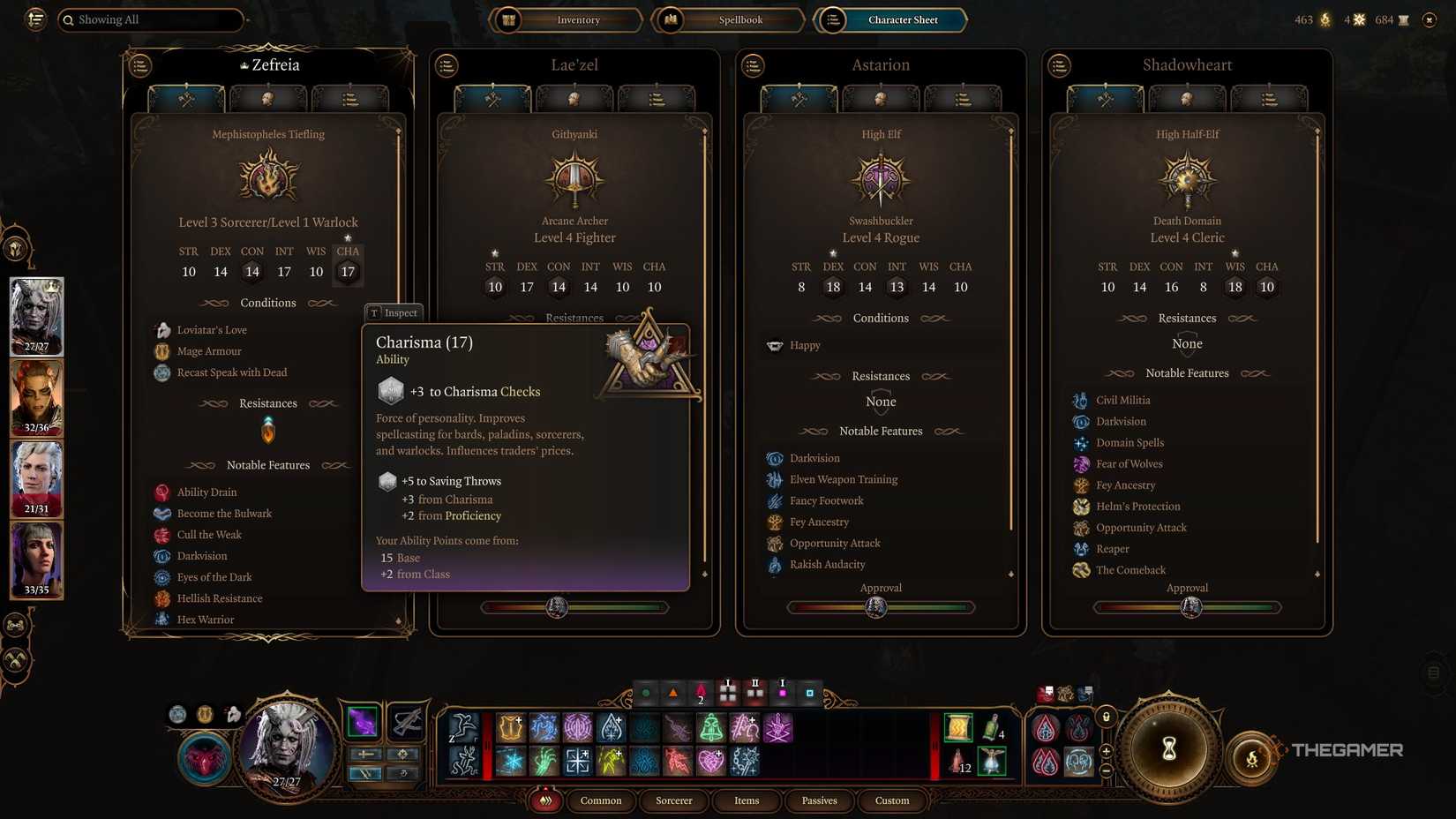Click the Inspect button on the Charisma tooltip
Screen dimensions: 1456x819
pos(394,312)
